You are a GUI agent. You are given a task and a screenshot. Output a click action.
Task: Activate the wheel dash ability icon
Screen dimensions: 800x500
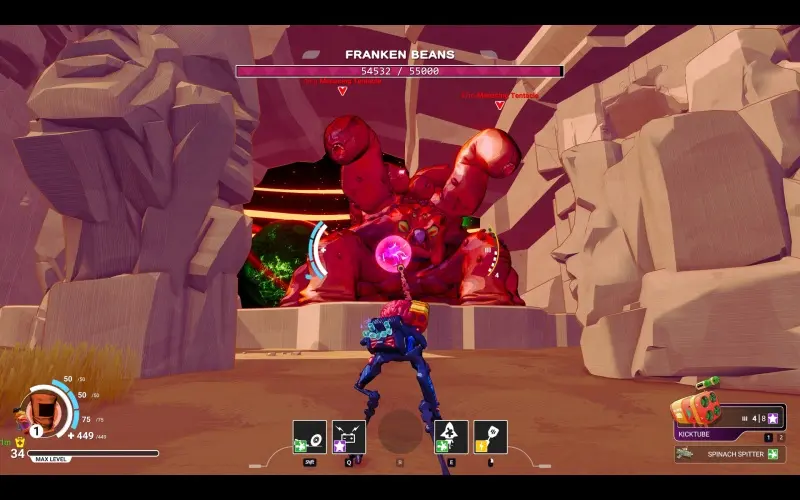pos(310,437)
